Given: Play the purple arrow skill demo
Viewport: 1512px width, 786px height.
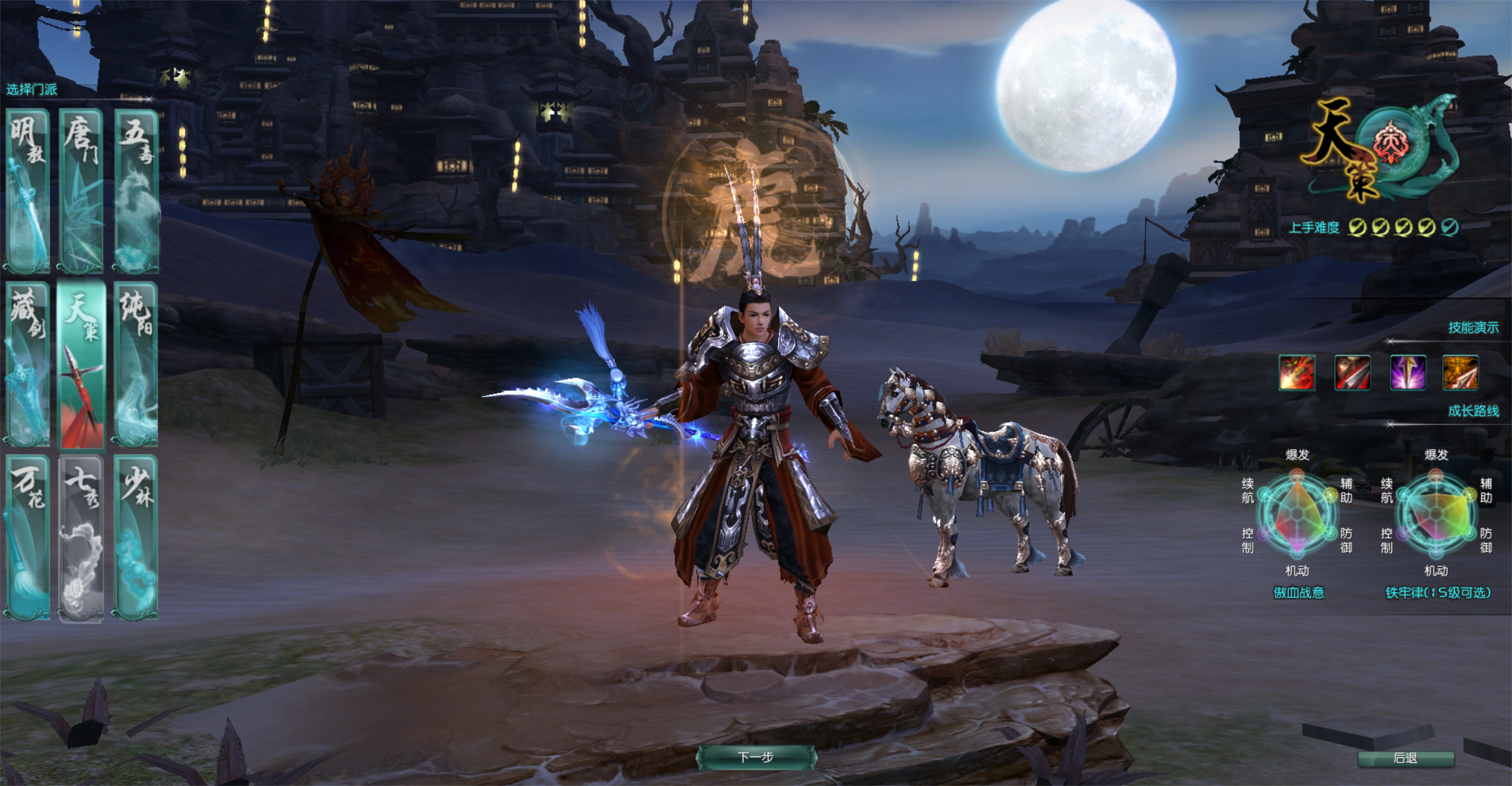Looking at the screenshot, I should [1407, 373].
